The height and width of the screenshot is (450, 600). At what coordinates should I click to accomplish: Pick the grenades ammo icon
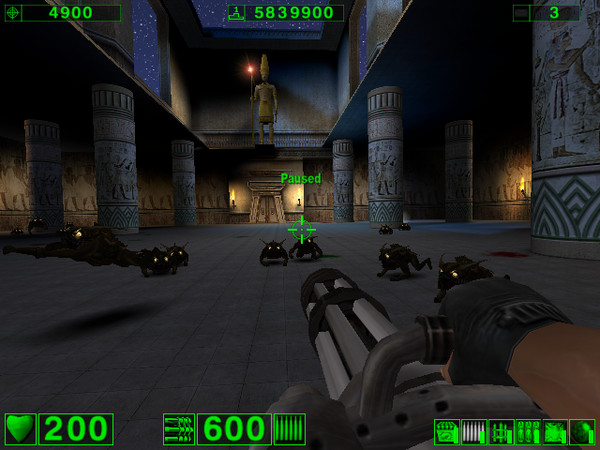pyautogui.click(x=528, y=432)
